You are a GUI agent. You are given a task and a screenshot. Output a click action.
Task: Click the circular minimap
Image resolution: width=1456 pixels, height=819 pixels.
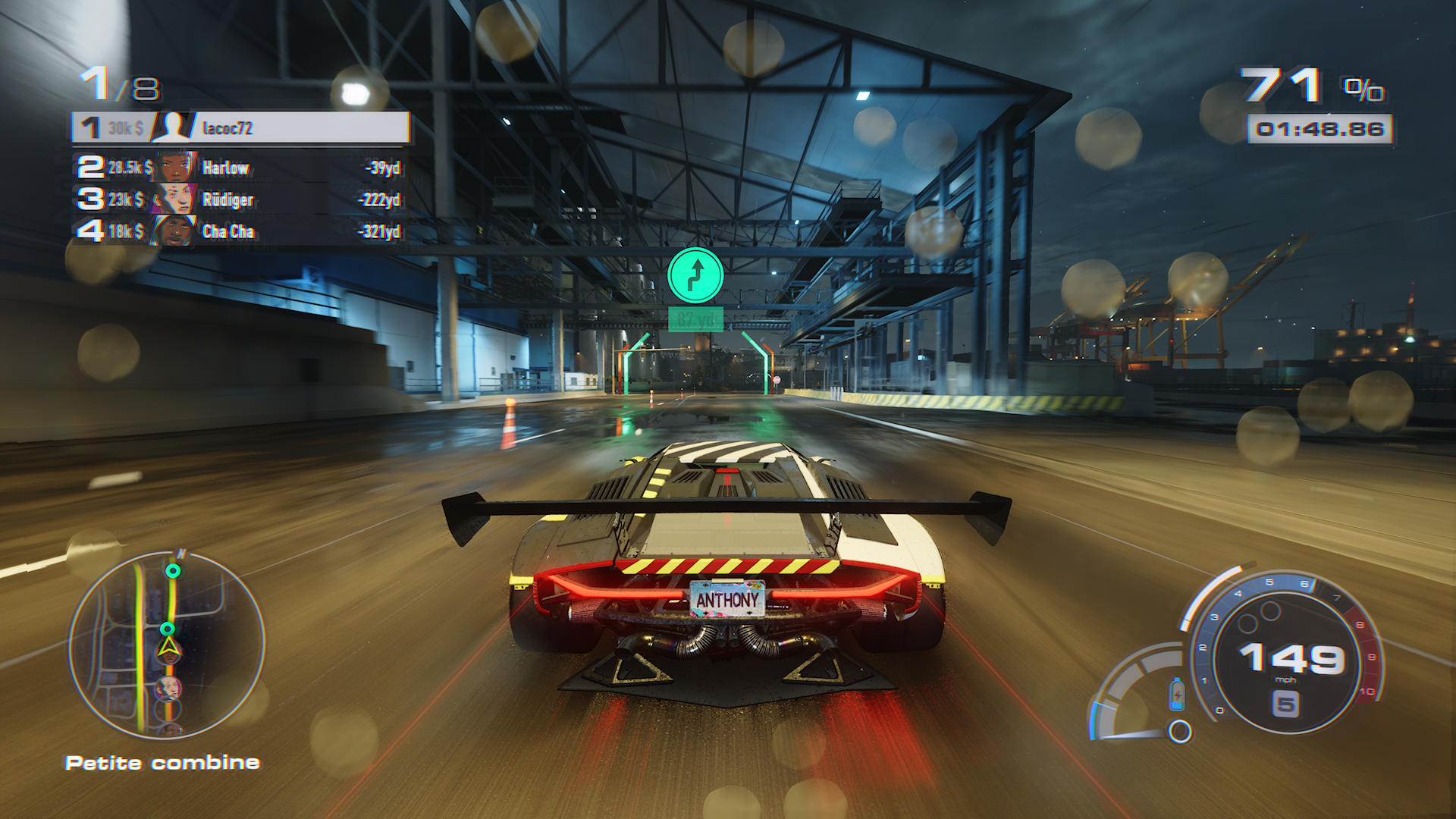(167, 645)
